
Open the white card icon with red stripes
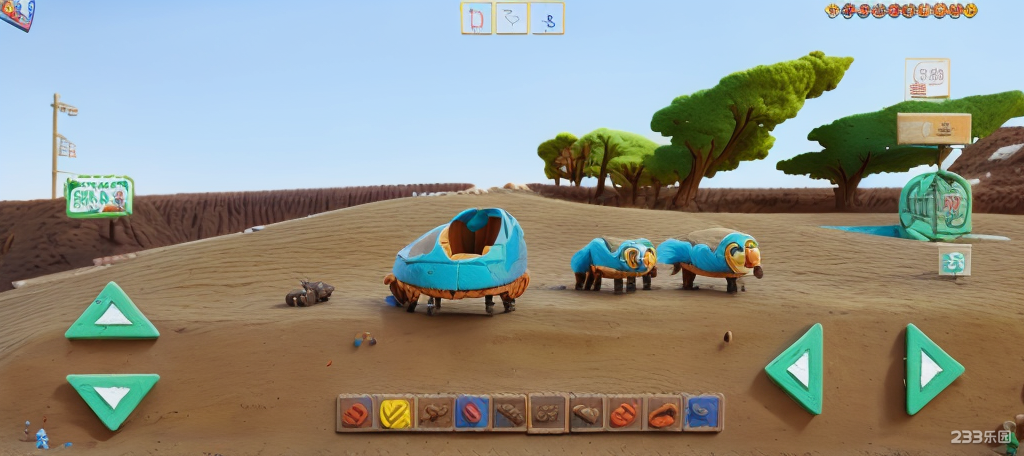(927, 79)
